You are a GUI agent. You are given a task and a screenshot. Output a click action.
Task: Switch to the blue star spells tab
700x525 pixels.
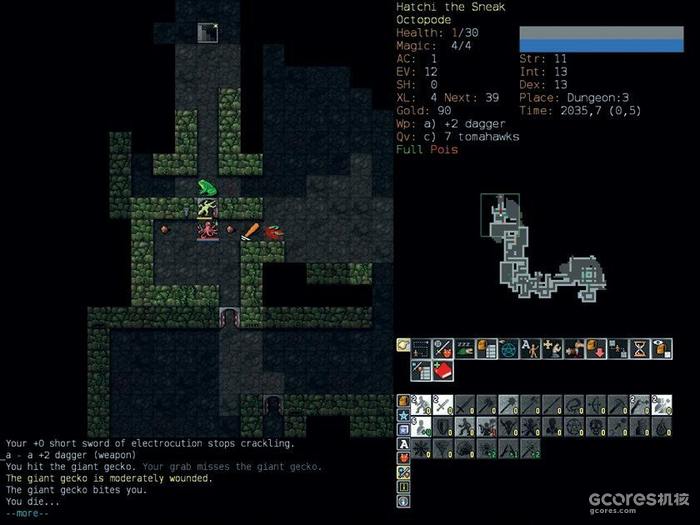(x=403, y=416)
